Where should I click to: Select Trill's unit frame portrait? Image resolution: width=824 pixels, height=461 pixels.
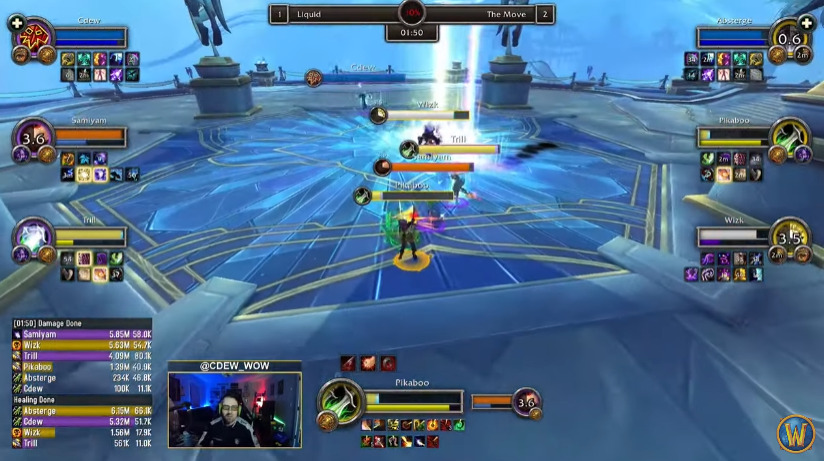pyautogui.click(x=33, y=238)
